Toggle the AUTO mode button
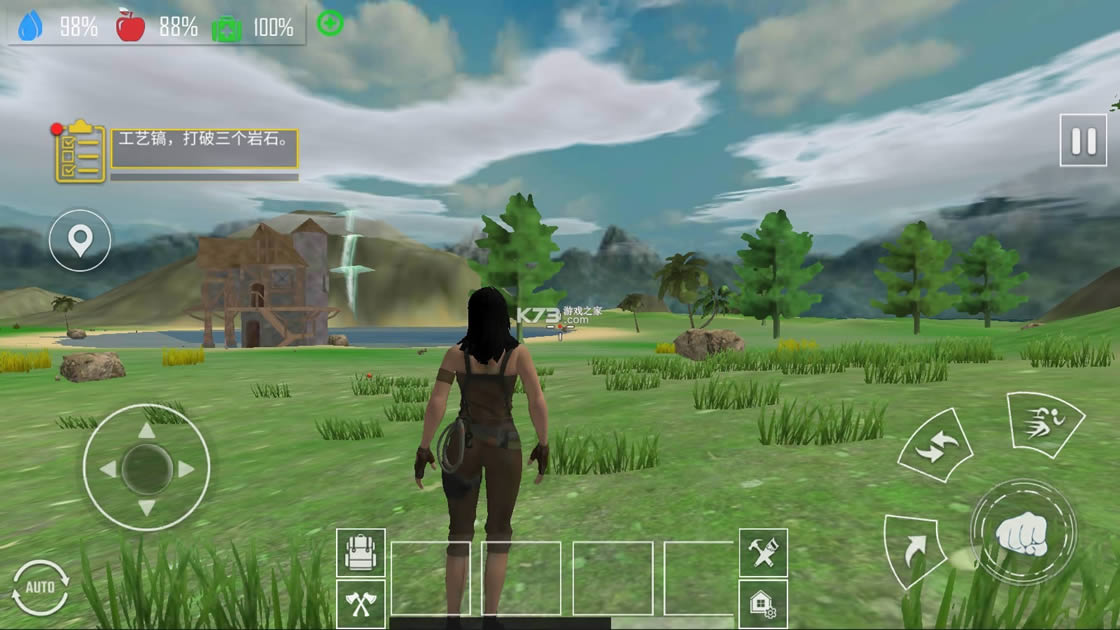The height and width of the screenshot is (630, 1120). 40,587
